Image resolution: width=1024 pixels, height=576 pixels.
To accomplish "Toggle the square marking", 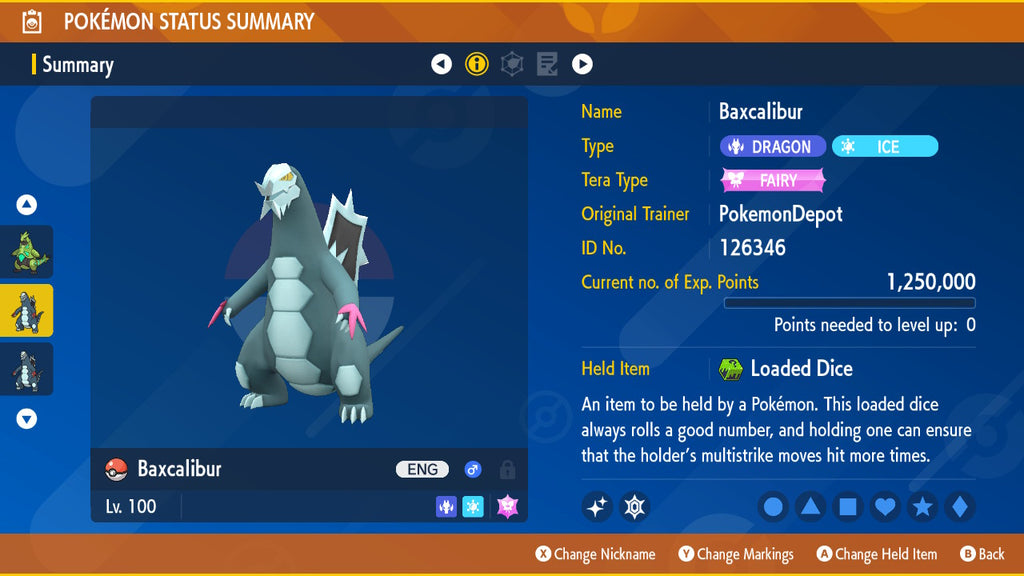I will (847, 507).
